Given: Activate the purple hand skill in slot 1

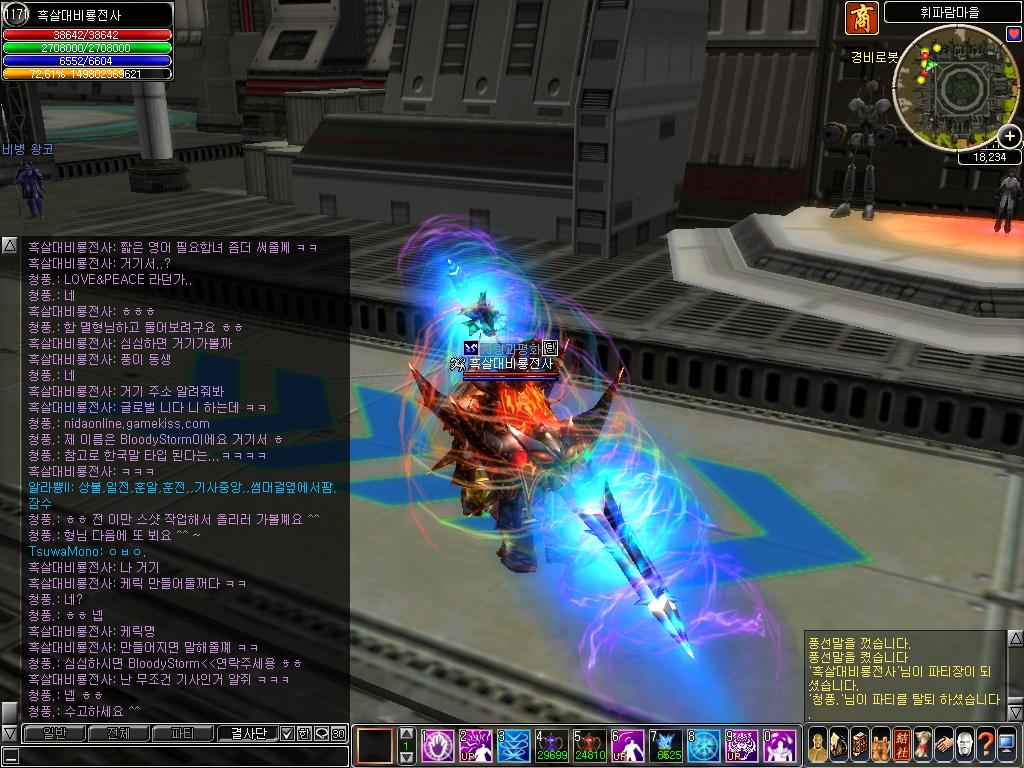Looking at the screenshot, I should tap(434, 745).
